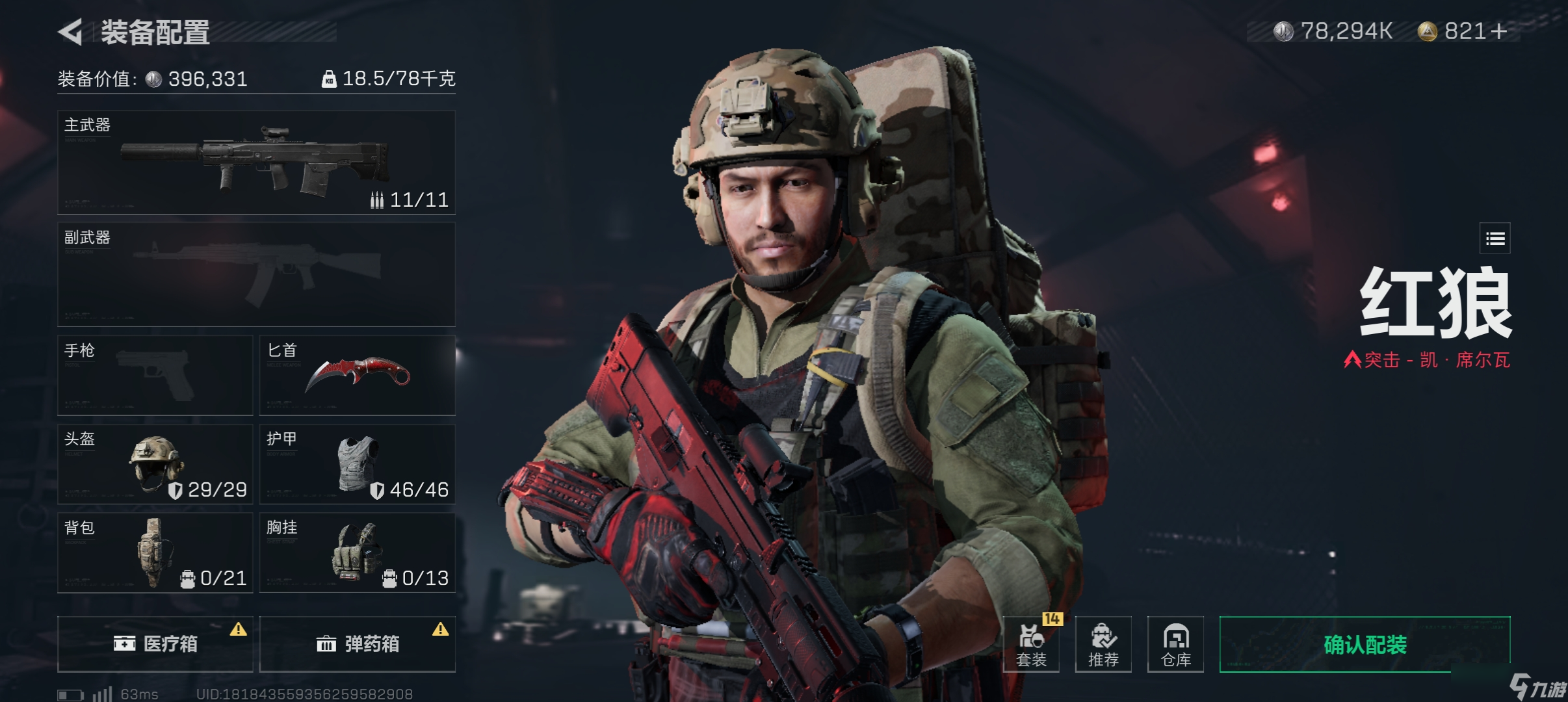Select the 护甲 body armor slot
The height and width of the screenshot is (702, 1568).
pos(357,464)
